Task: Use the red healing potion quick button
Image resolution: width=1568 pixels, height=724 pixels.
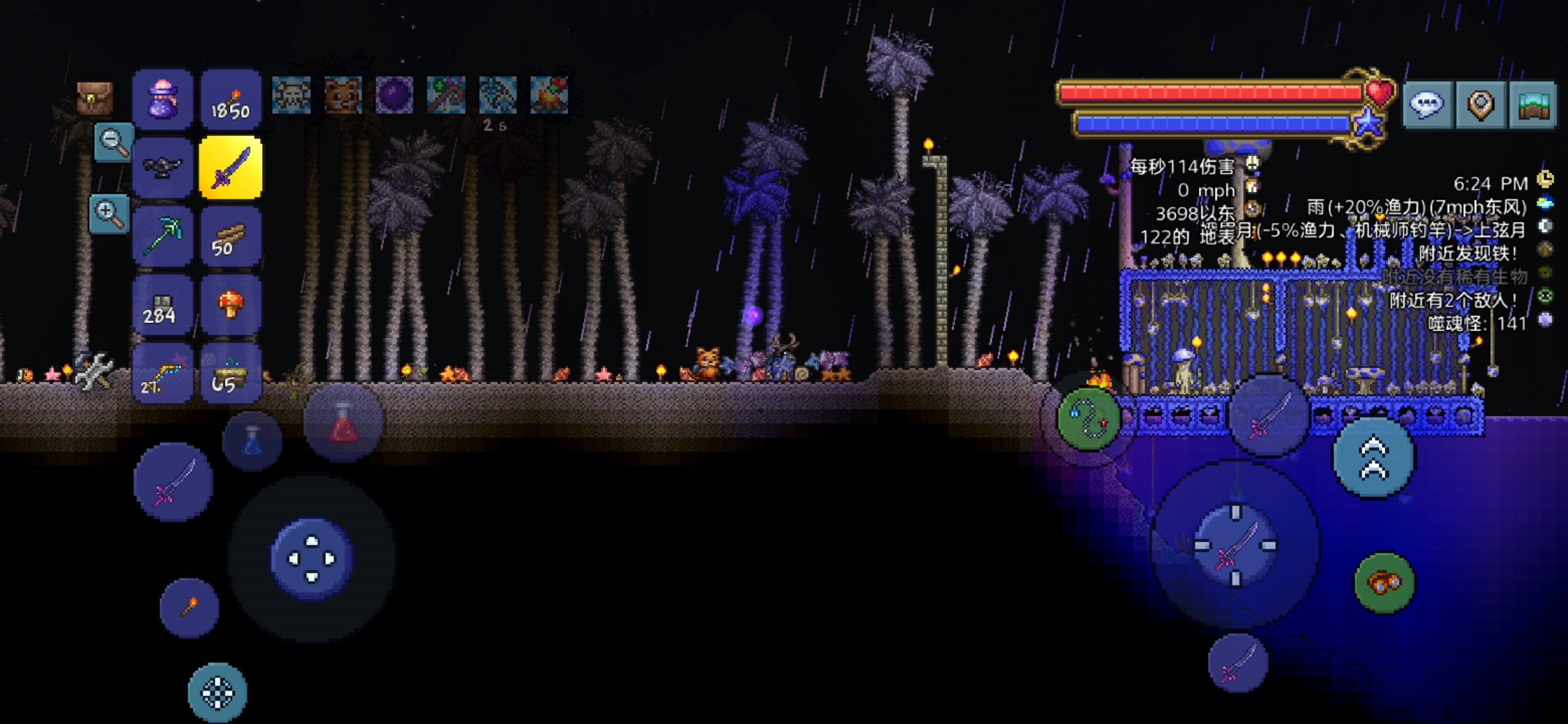Action: pyautogui.click(x=343, y=422)
